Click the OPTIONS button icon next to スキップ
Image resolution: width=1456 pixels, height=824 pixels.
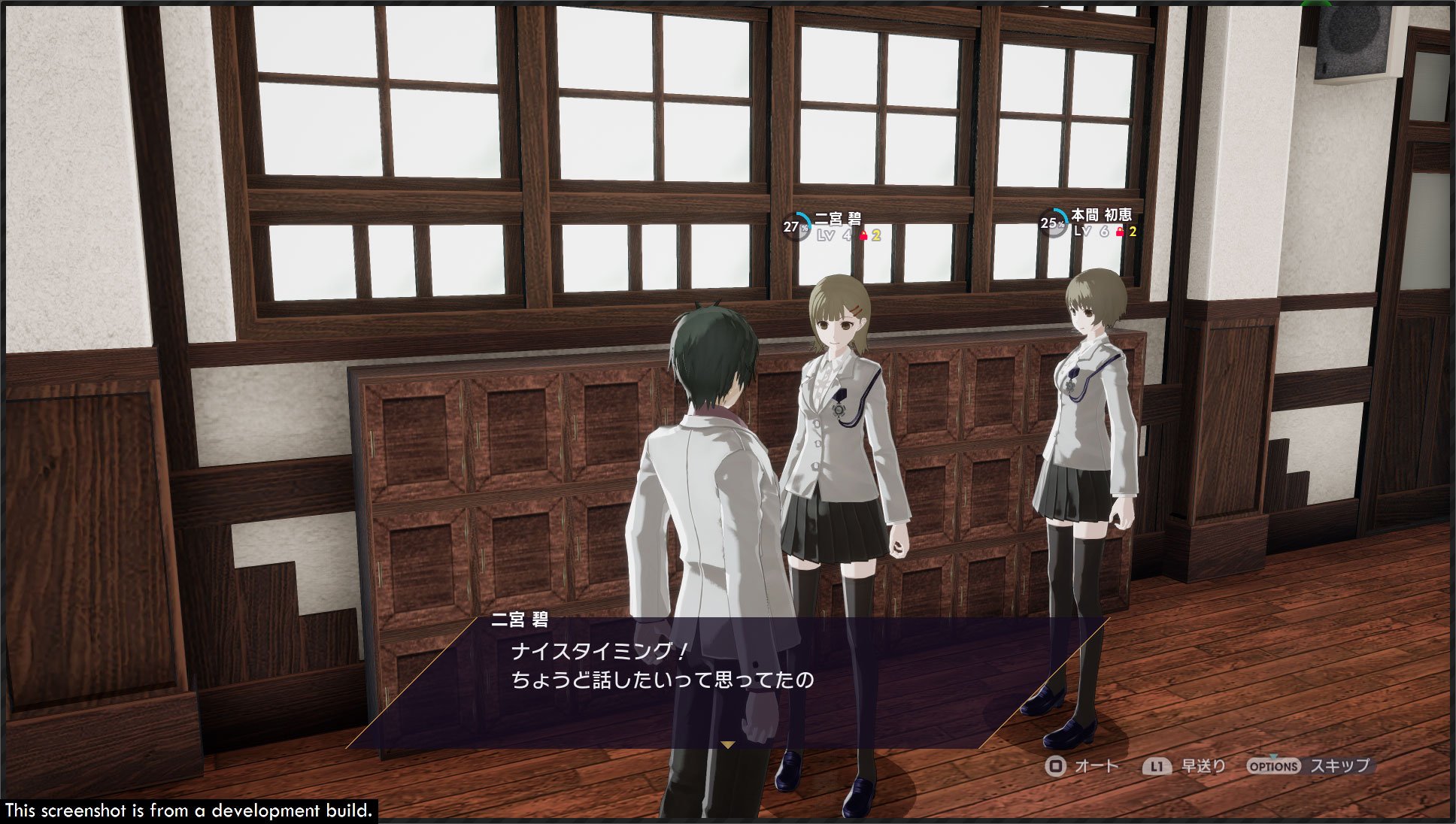(1272, 765)
